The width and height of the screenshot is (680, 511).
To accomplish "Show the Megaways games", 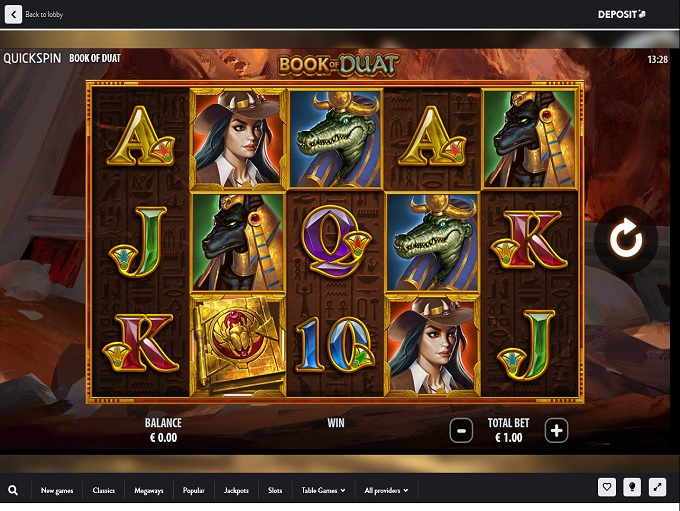I will 149,490.
